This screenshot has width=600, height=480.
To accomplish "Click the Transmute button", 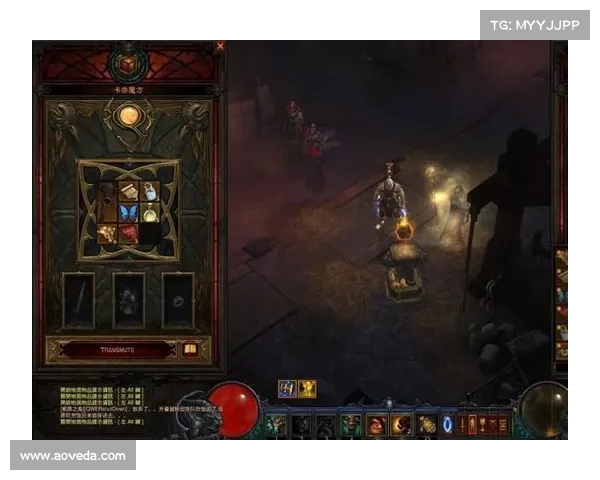I will 116,350.
